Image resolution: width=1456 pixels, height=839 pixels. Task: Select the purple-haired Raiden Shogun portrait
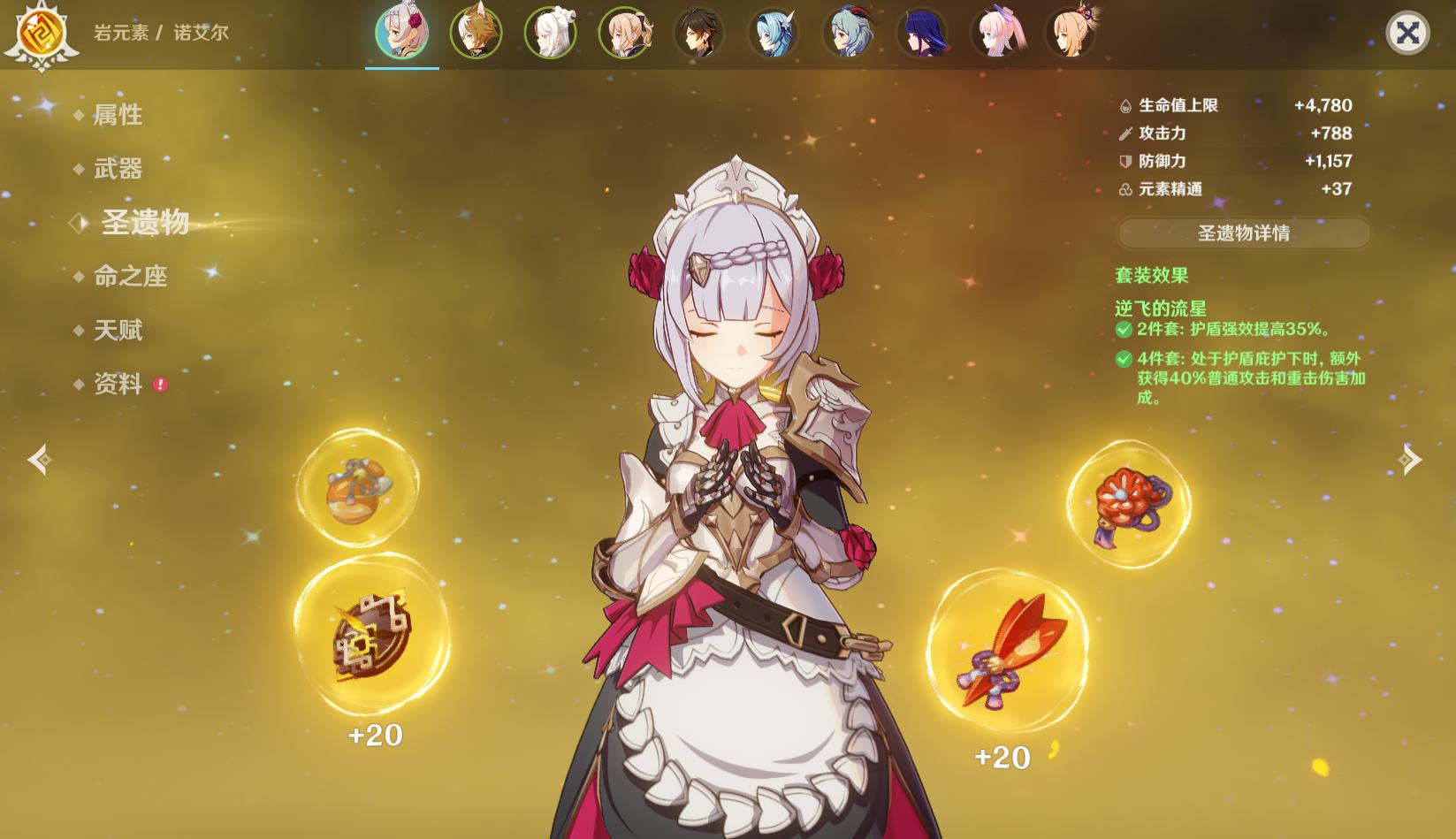click(921, 34)
